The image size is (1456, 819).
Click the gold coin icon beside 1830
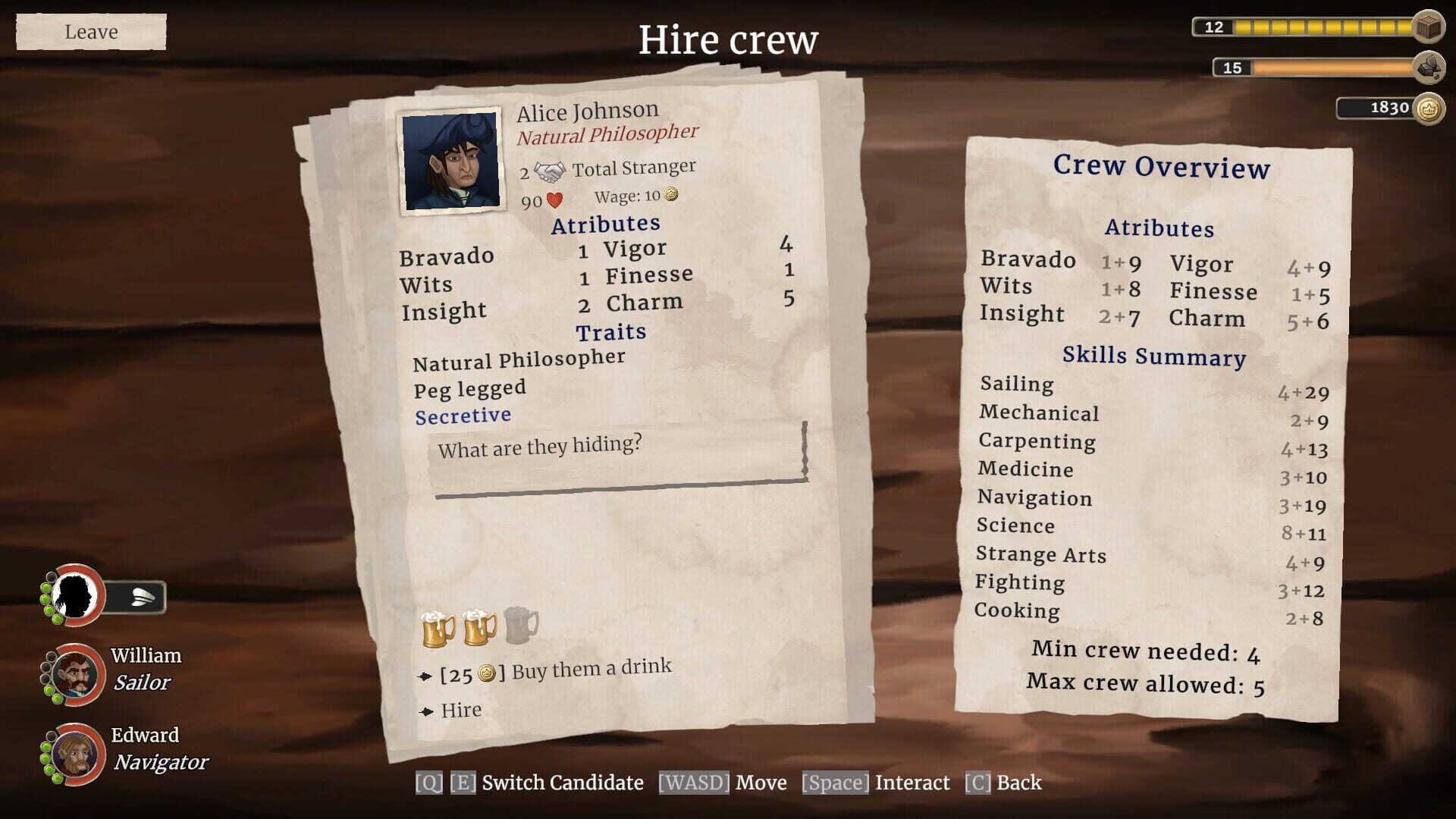(x=1429, y=108)
